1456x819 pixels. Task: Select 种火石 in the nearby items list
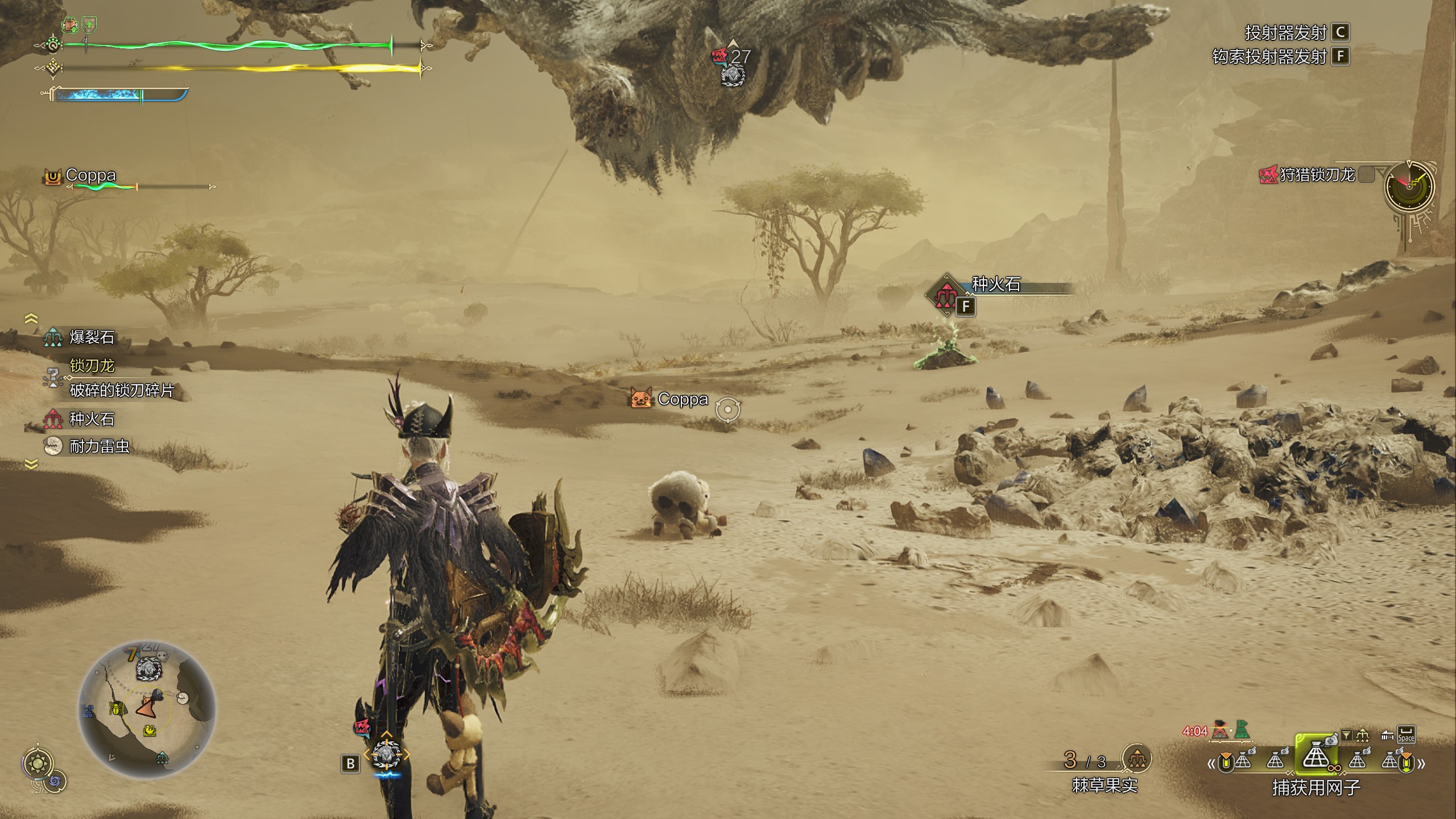click(92, 419)
